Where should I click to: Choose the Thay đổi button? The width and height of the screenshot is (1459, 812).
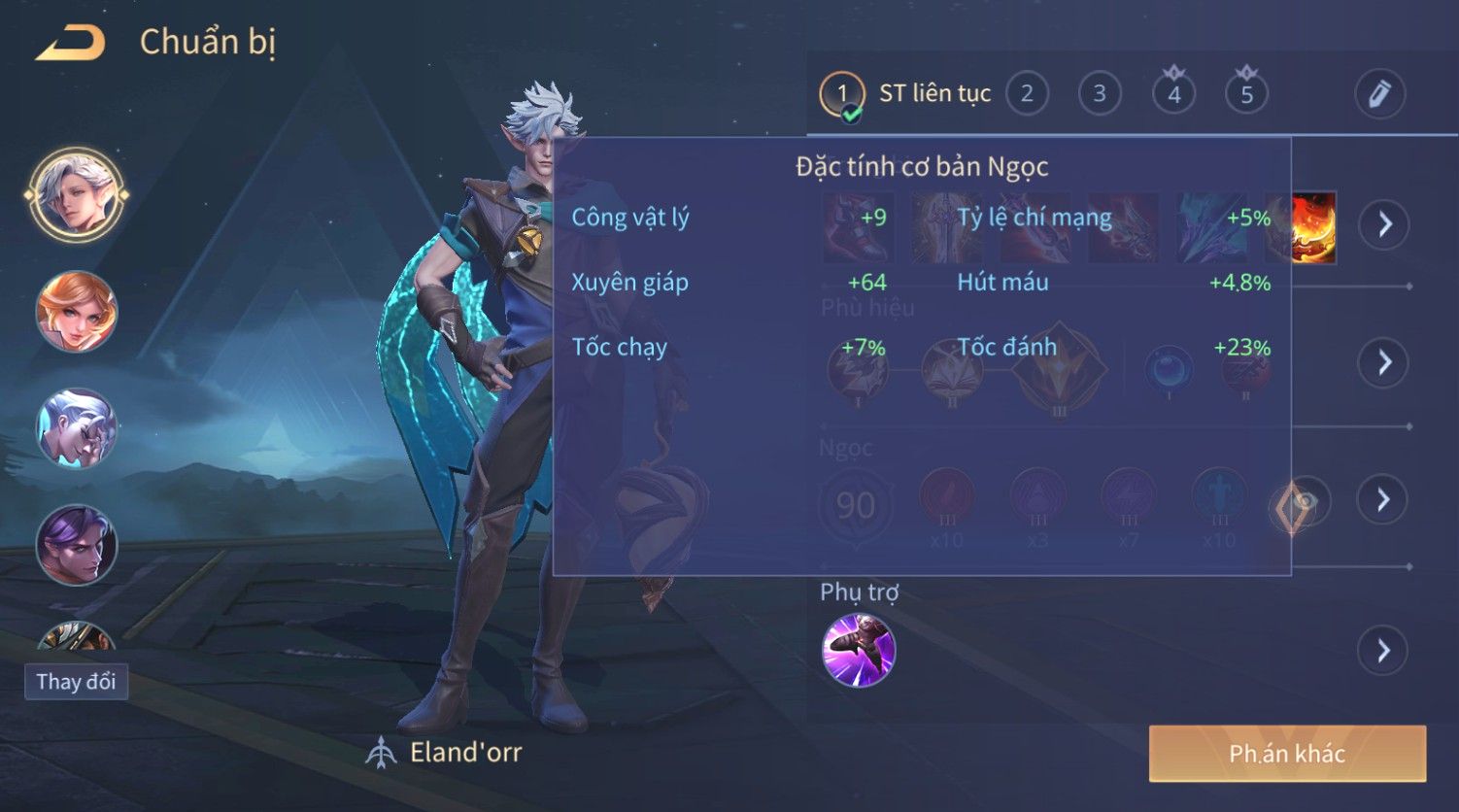pyautogui.click(x=76, y=681)
